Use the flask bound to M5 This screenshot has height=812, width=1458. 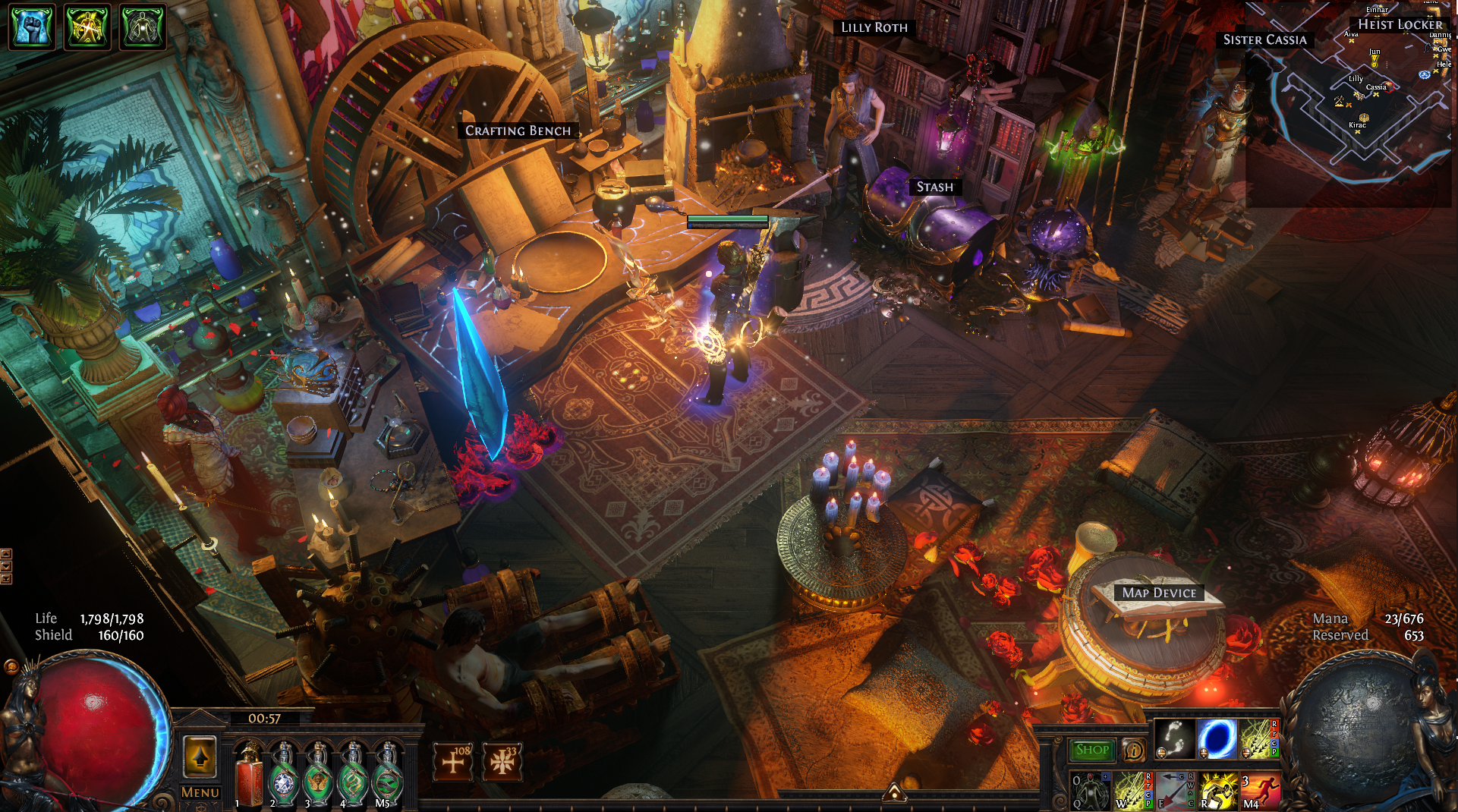point(388,776)
